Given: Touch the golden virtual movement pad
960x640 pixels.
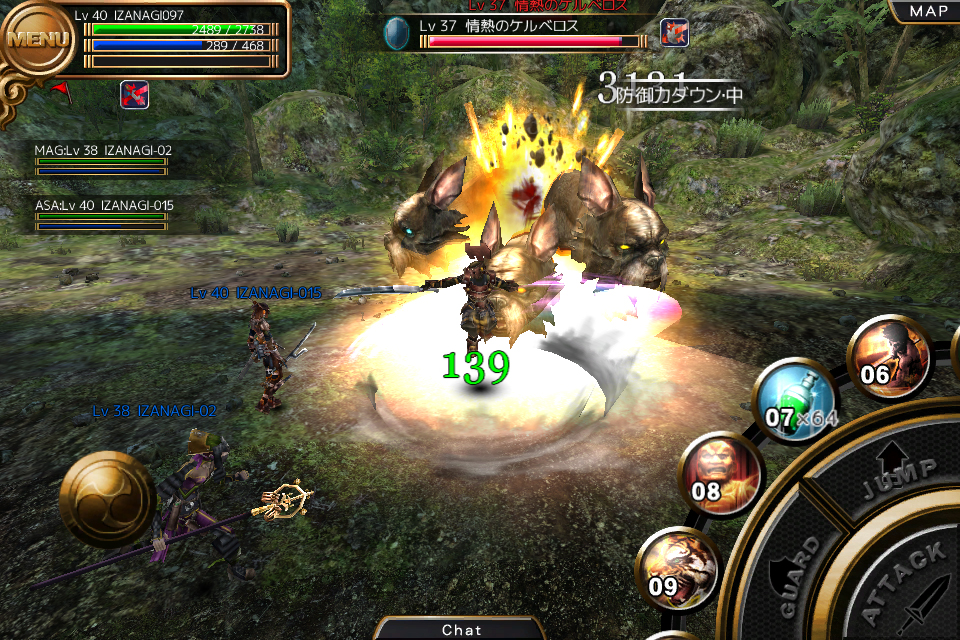Looking at the screenshot, I should [x=106, y=498].
